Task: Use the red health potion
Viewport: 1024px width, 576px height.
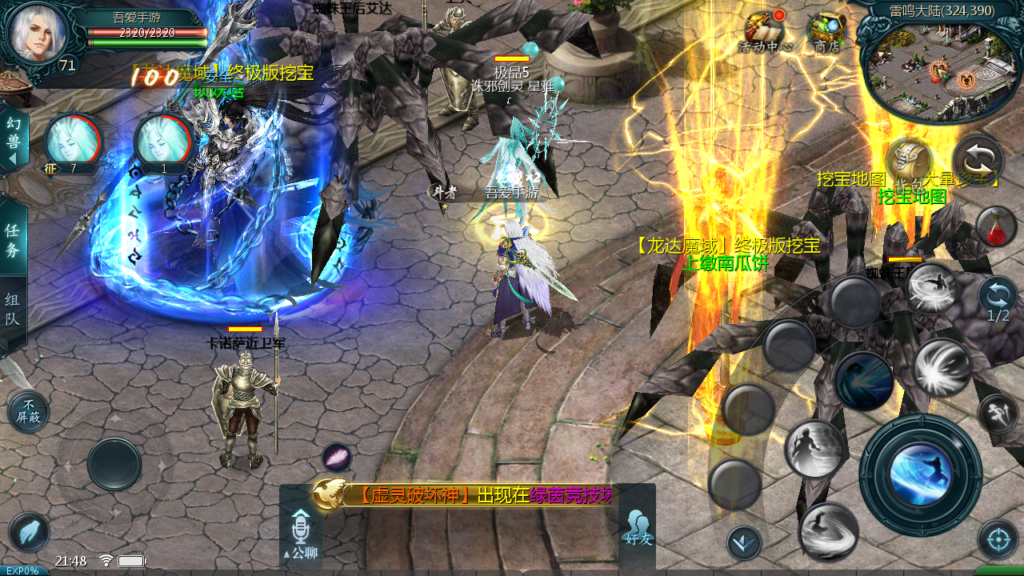Action: [996, 227]
